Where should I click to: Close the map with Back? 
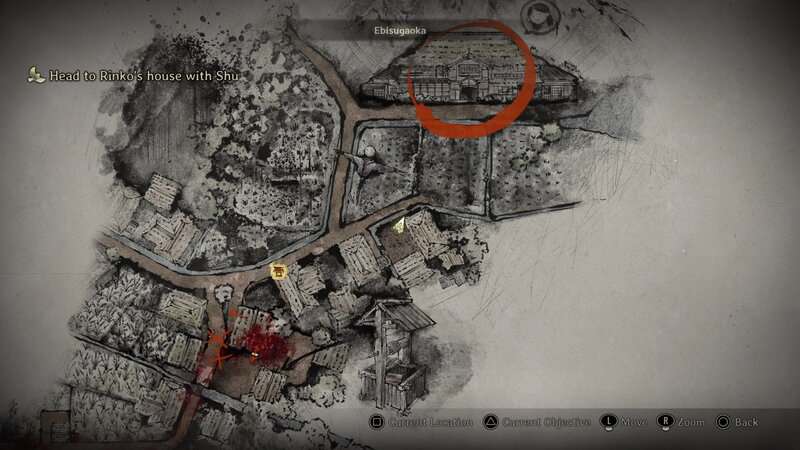tap(735, 422)
